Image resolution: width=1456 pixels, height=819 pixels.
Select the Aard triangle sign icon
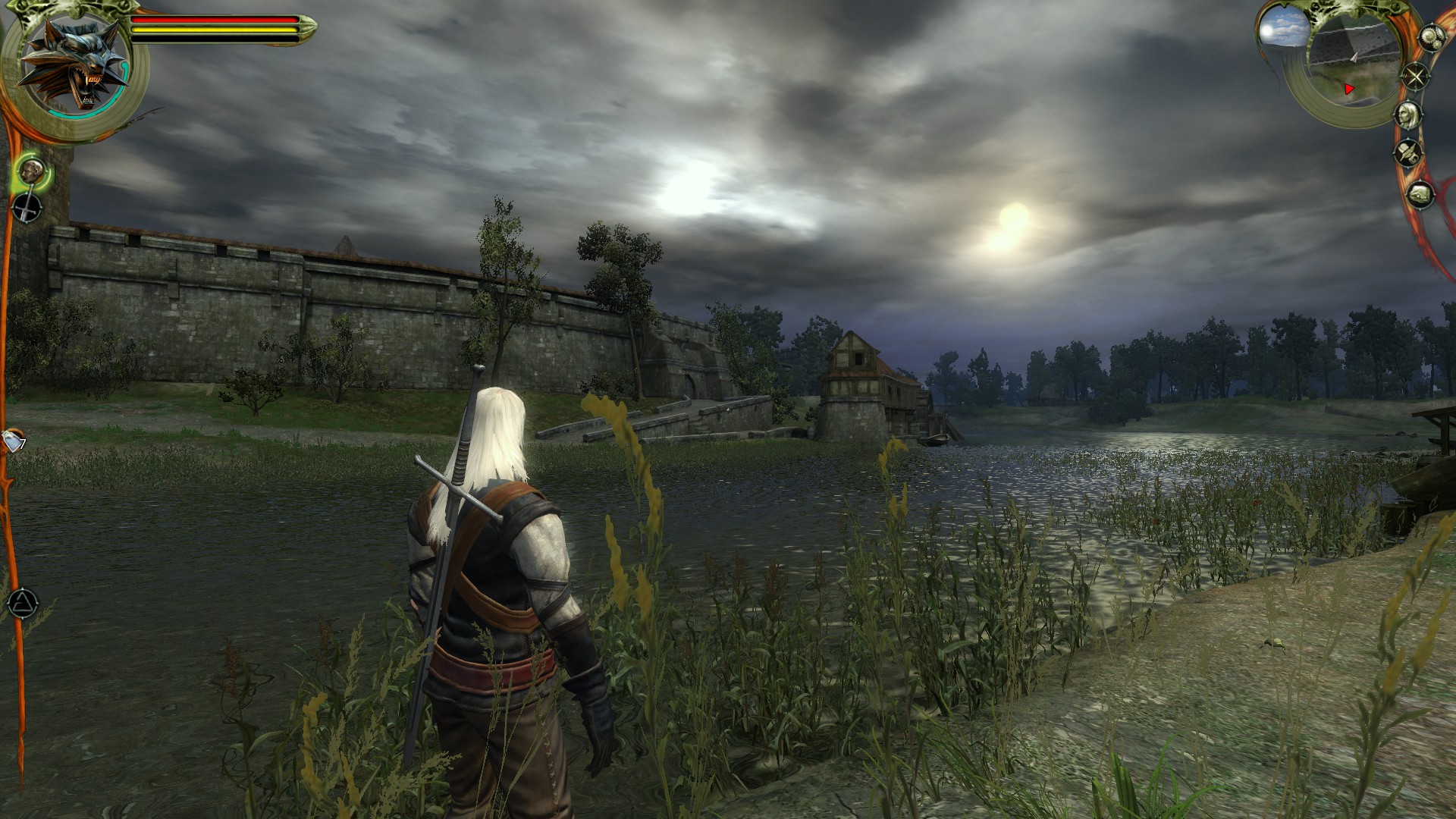tap(23, 604)
